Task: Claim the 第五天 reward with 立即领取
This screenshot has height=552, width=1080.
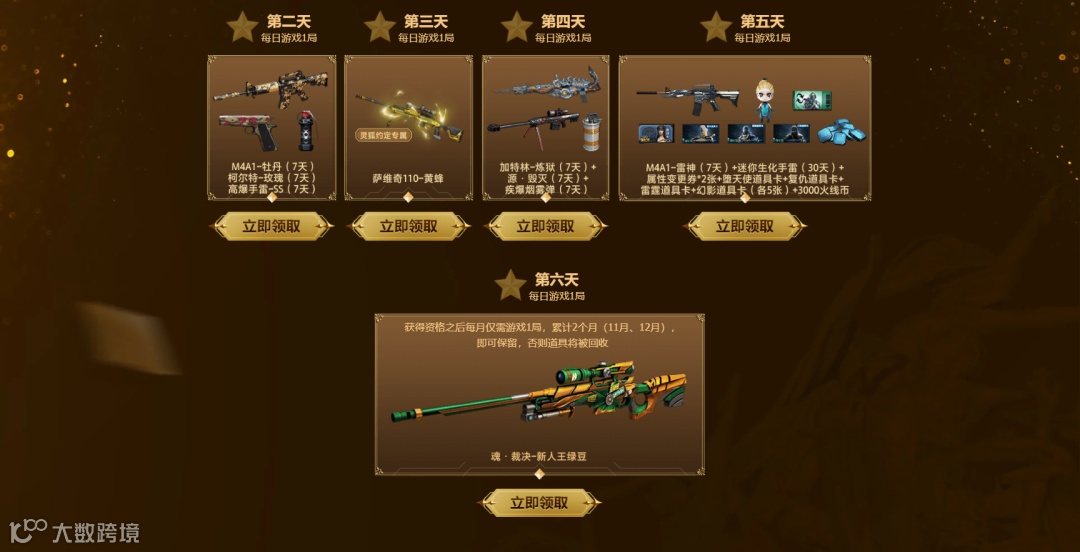Action: [745, 227]
